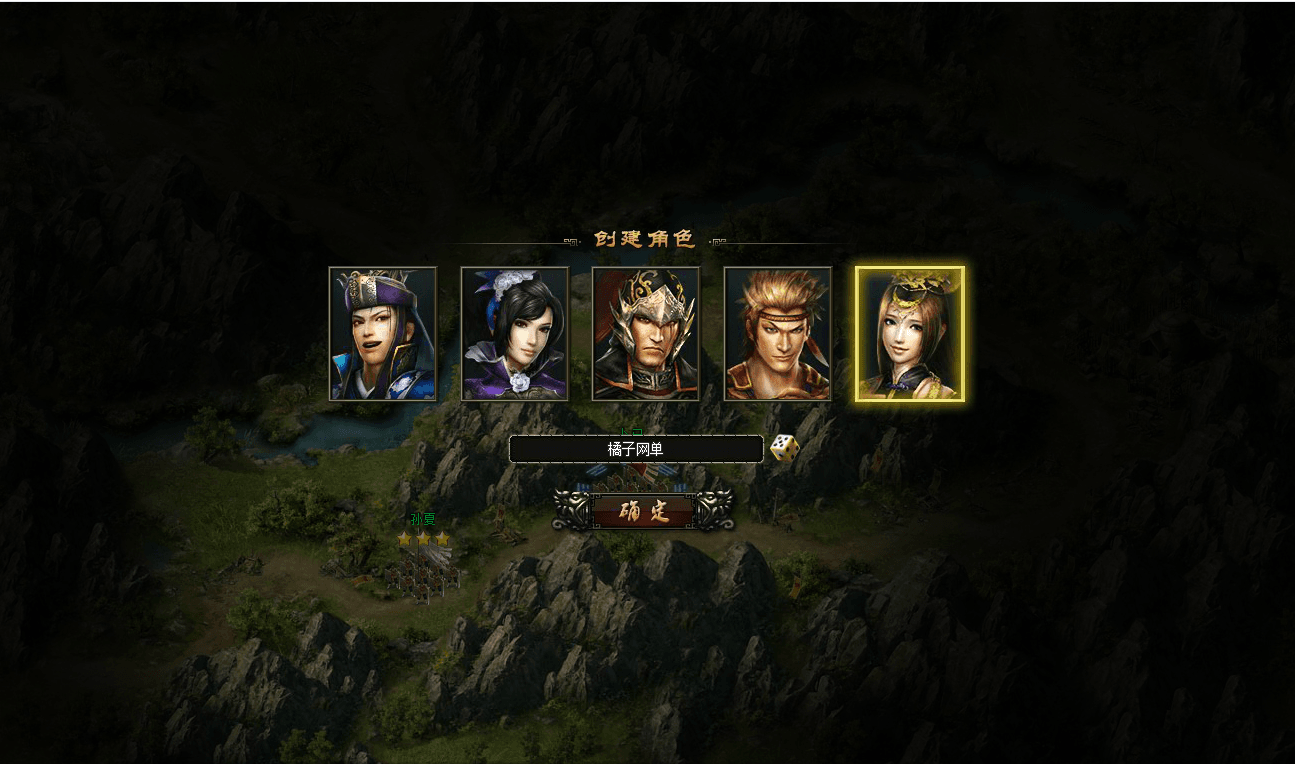Viewport: 1295px width, 764px height.
Task: Select the purple-hat male character portrait
Action: point(383,334)
